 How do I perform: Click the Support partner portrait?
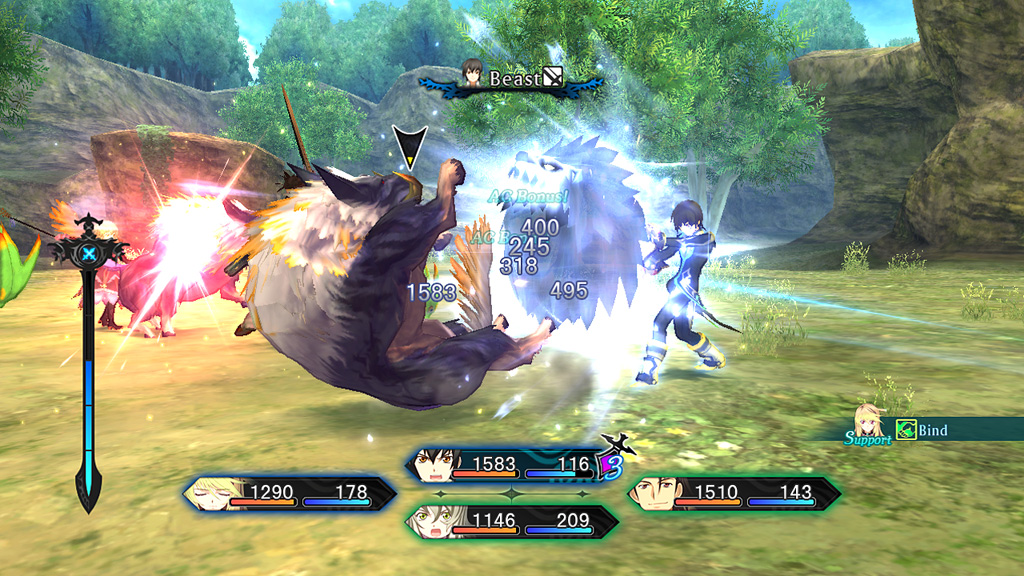(x=867, y=424)
